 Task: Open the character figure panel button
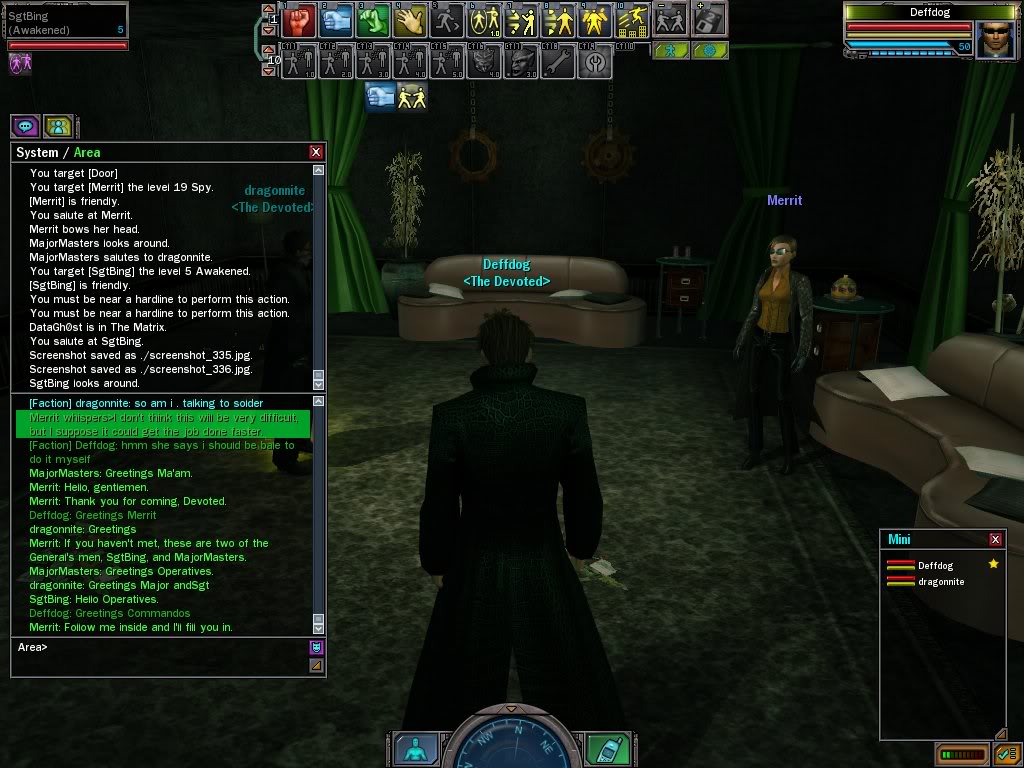[x=415, y=748]
